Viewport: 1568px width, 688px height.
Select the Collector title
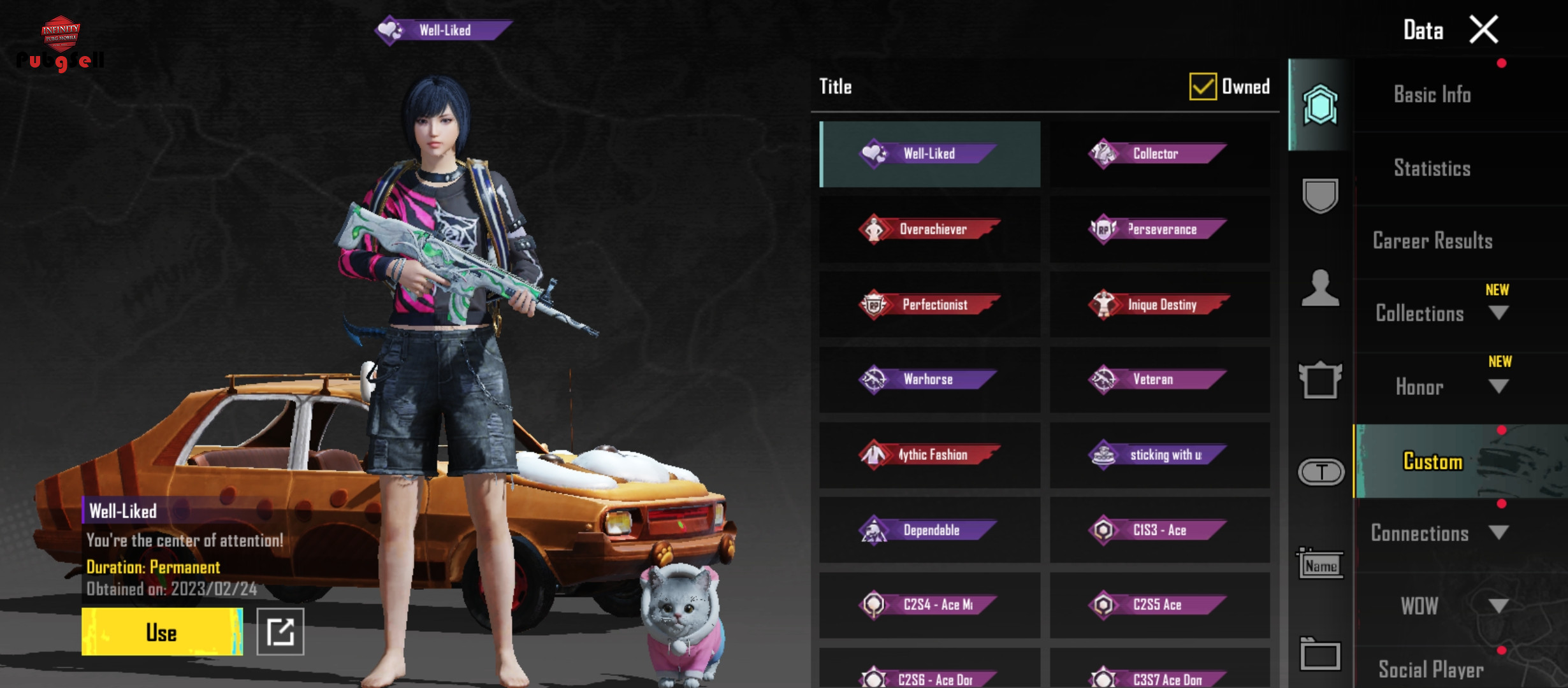pos(1159,154)
